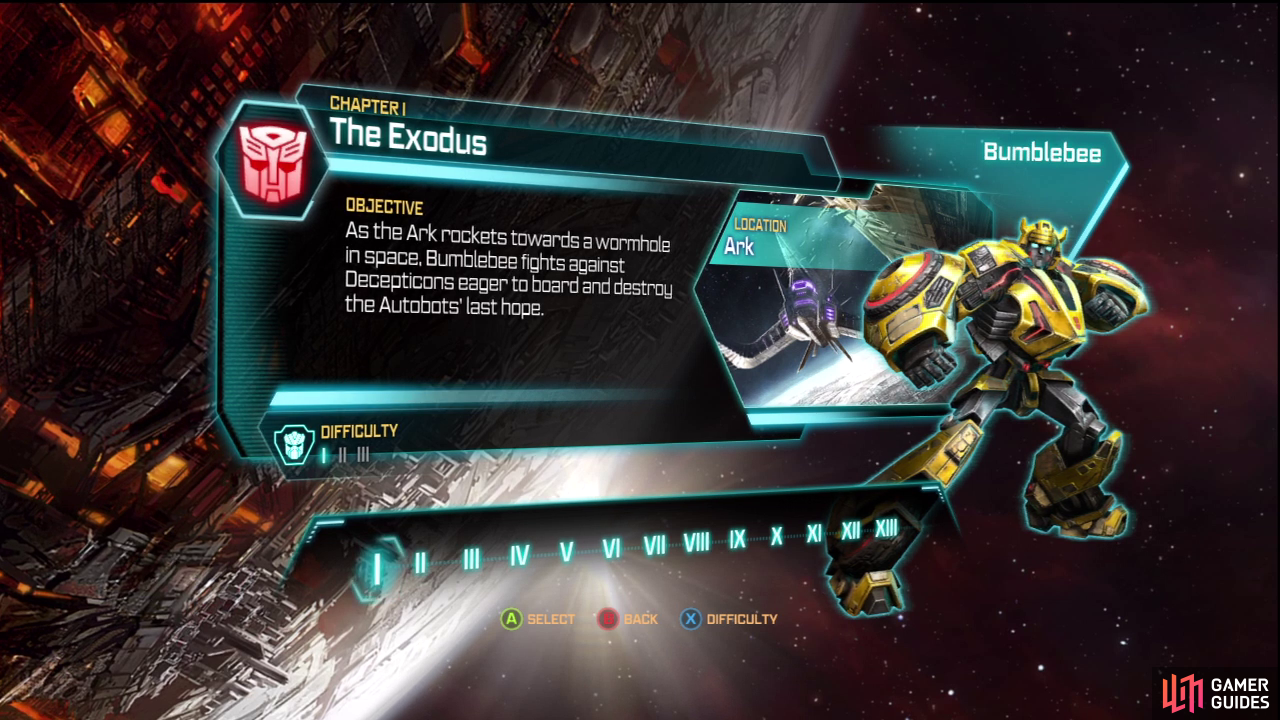Open chapter VIII from the selector
Viewport: 1280px width, 720px height.
[x=697, y=542]
